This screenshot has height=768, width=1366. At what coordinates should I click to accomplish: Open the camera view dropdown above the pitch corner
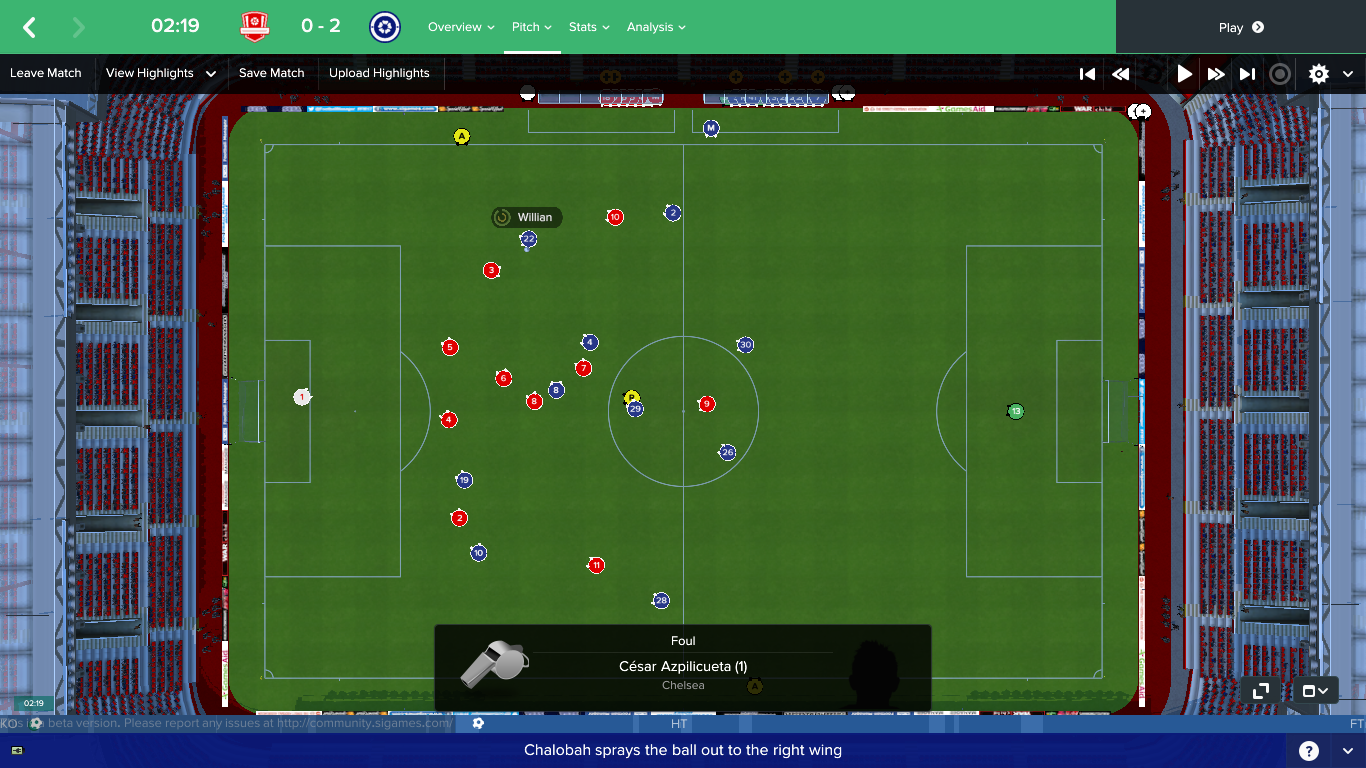(1316, 690)
